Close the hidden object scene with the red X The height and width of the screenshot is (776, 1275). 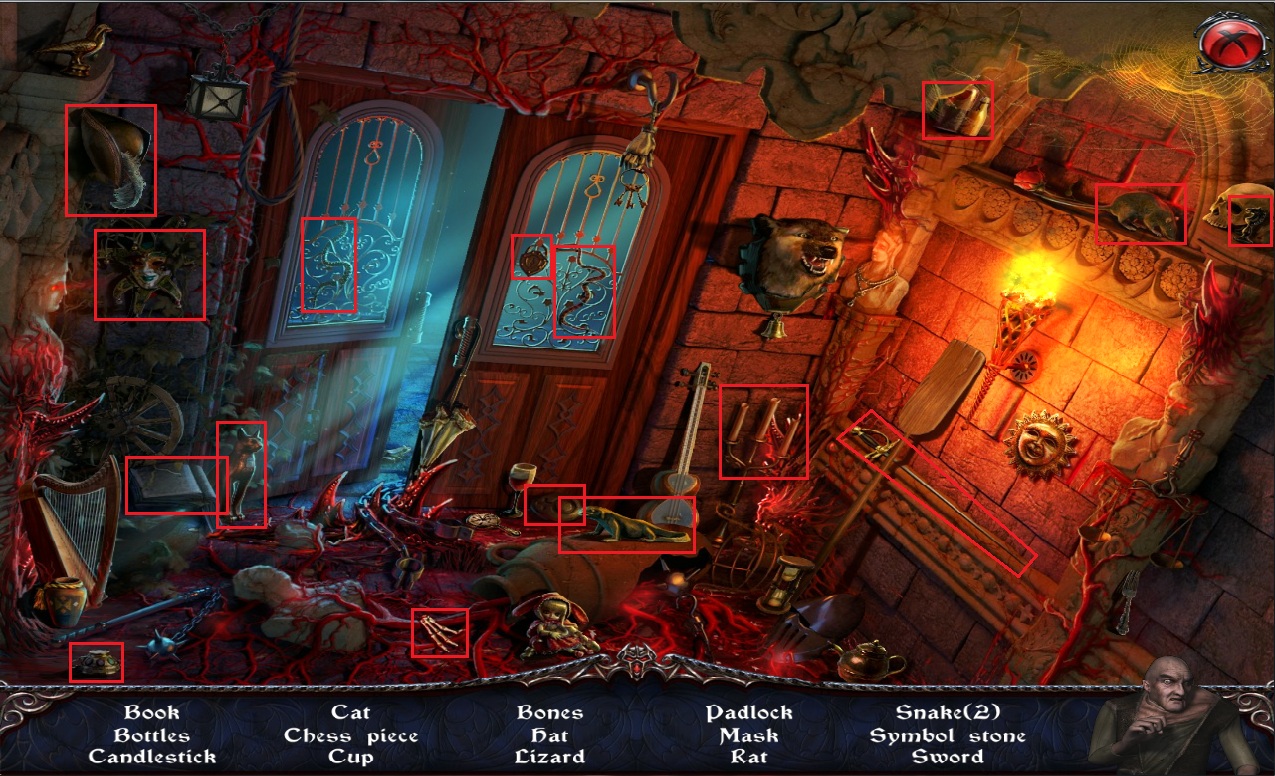coord(1226,42)
